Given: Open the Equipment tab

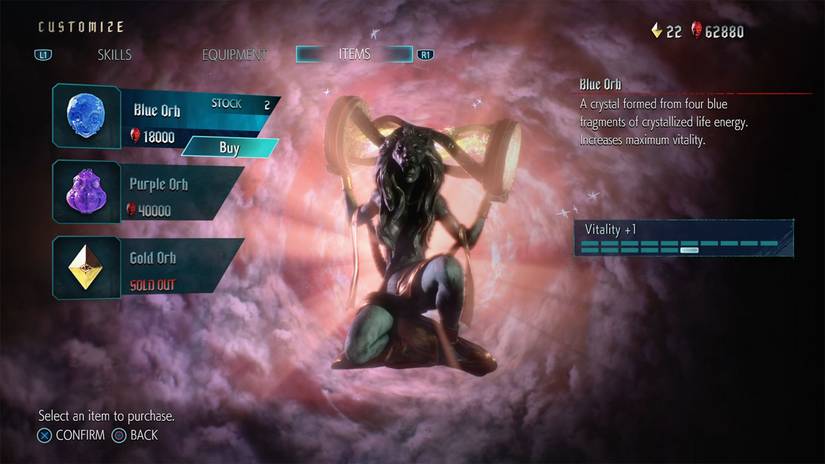Looking at the screenshot, I should tap(234, 55).
